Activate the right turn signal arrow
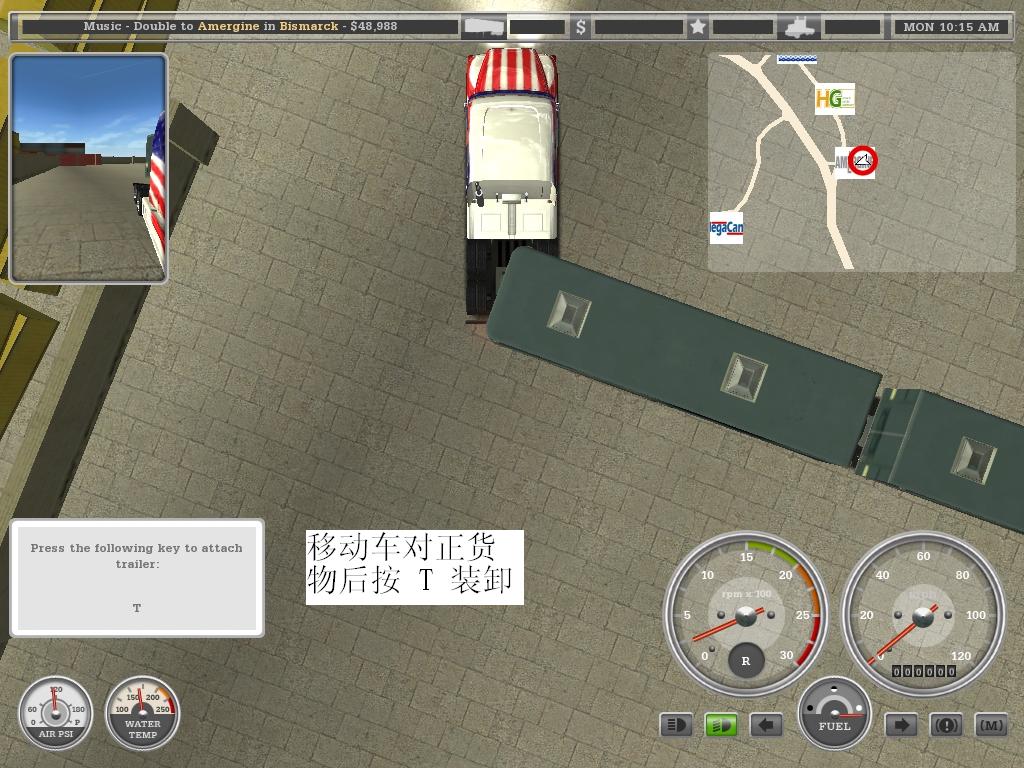The image size is (1024, 768). (x=901, y=725)
